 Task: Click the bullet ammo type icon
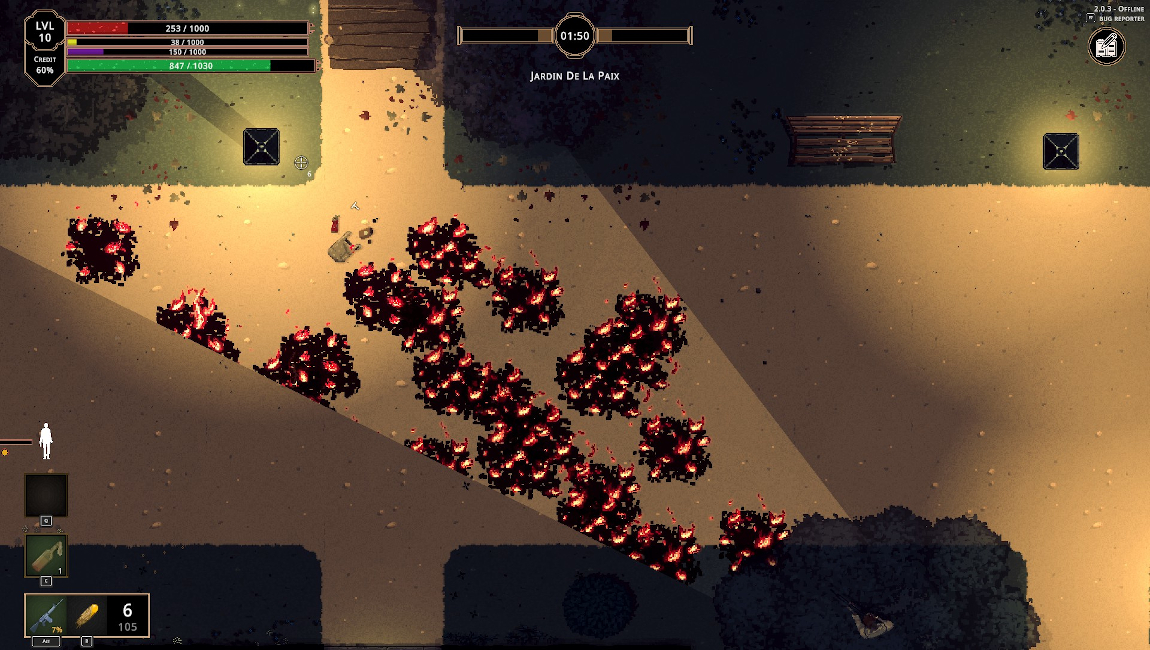[x=86, y=615]
